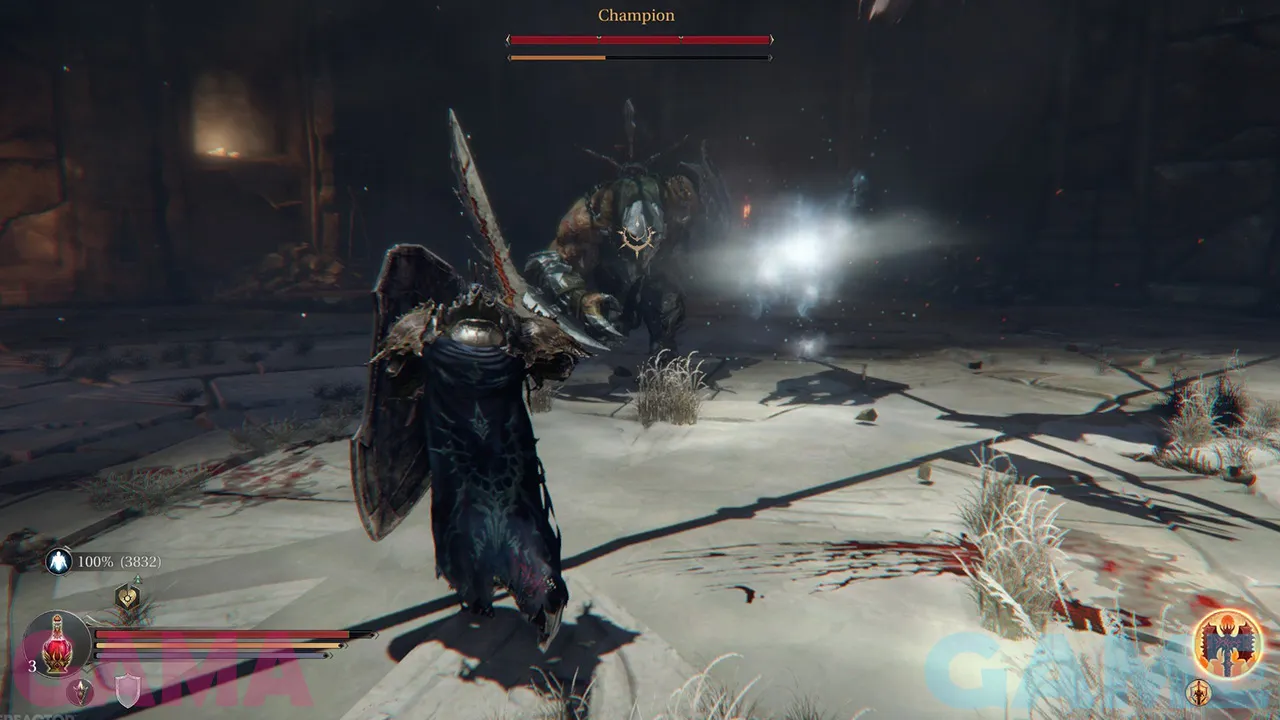
Task: Click the silver shield icon
Action: coord(127,691)
